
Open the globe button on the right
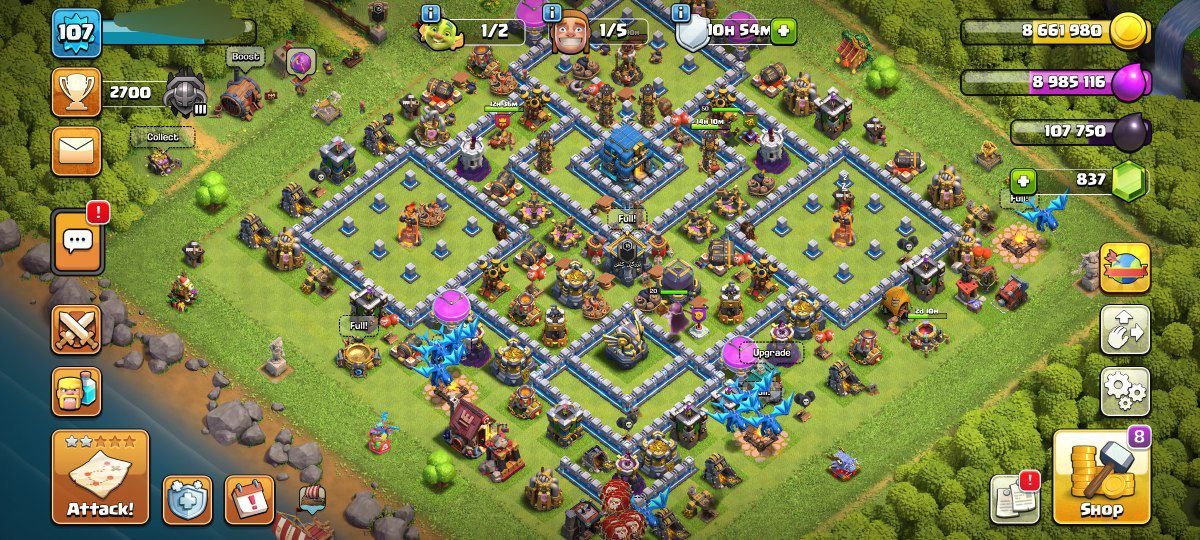[1125, 268]
